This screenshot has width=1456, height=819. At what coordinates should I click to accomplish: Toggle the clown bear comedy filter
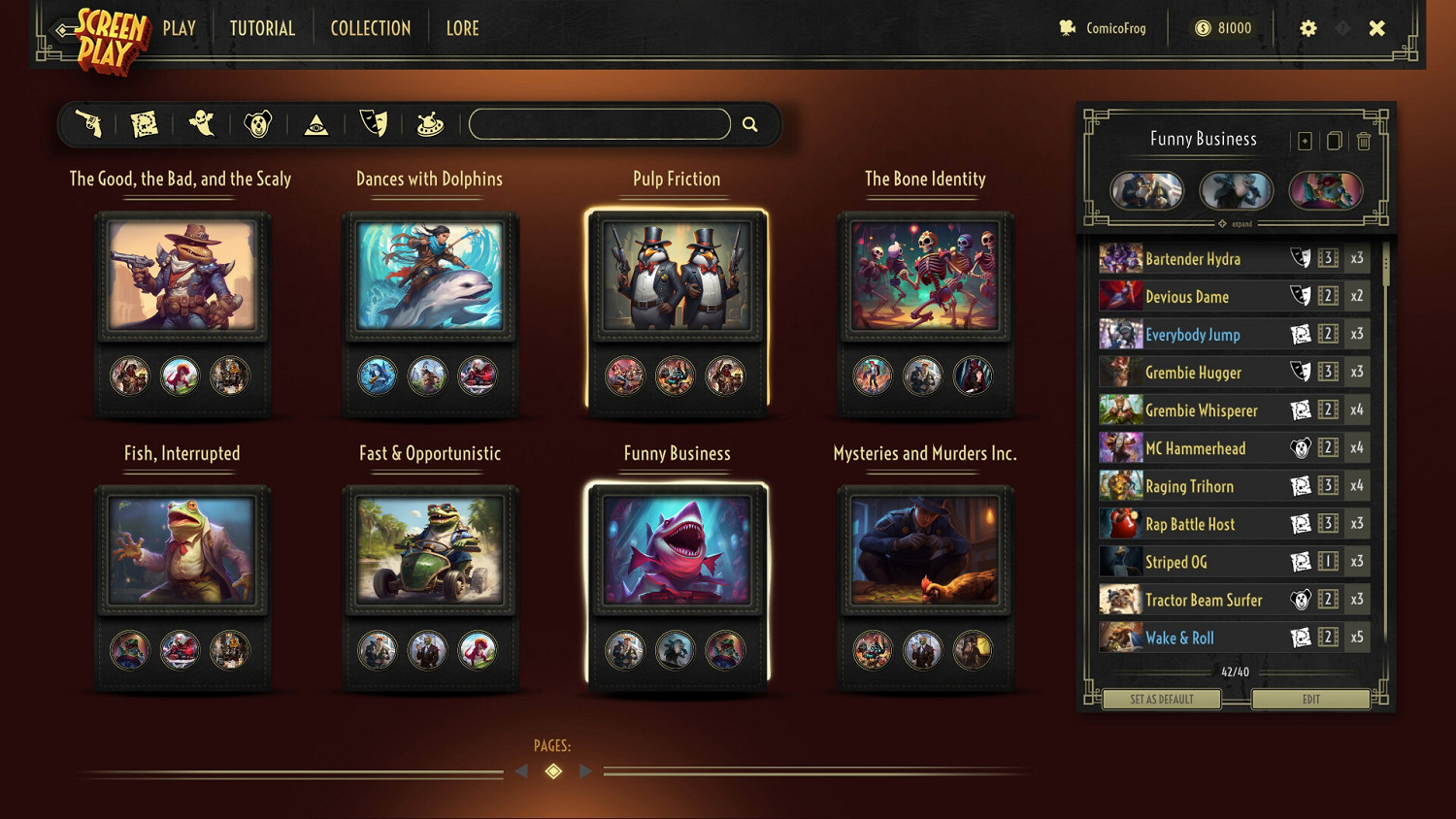pyautogui.click(x=257, y=123)
